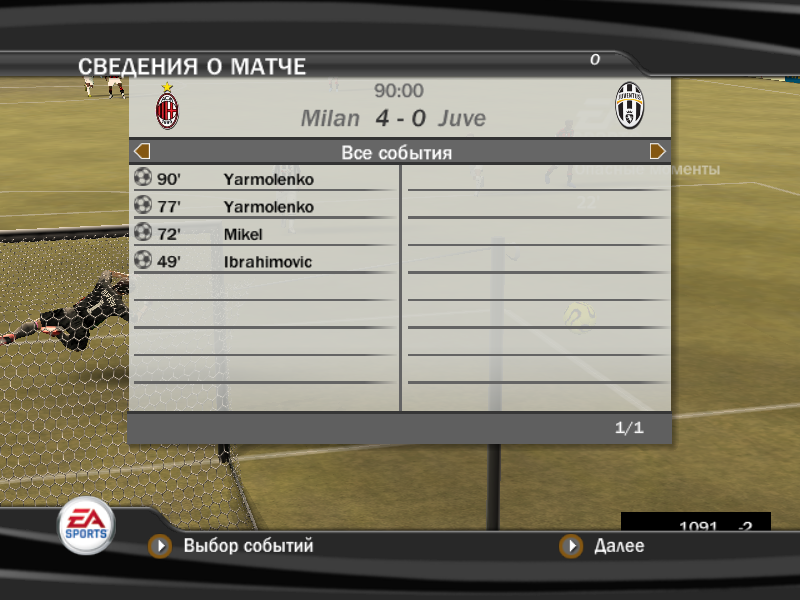
Task: Select the 77' Yarmolenko goal row
Action: [265, 207]
